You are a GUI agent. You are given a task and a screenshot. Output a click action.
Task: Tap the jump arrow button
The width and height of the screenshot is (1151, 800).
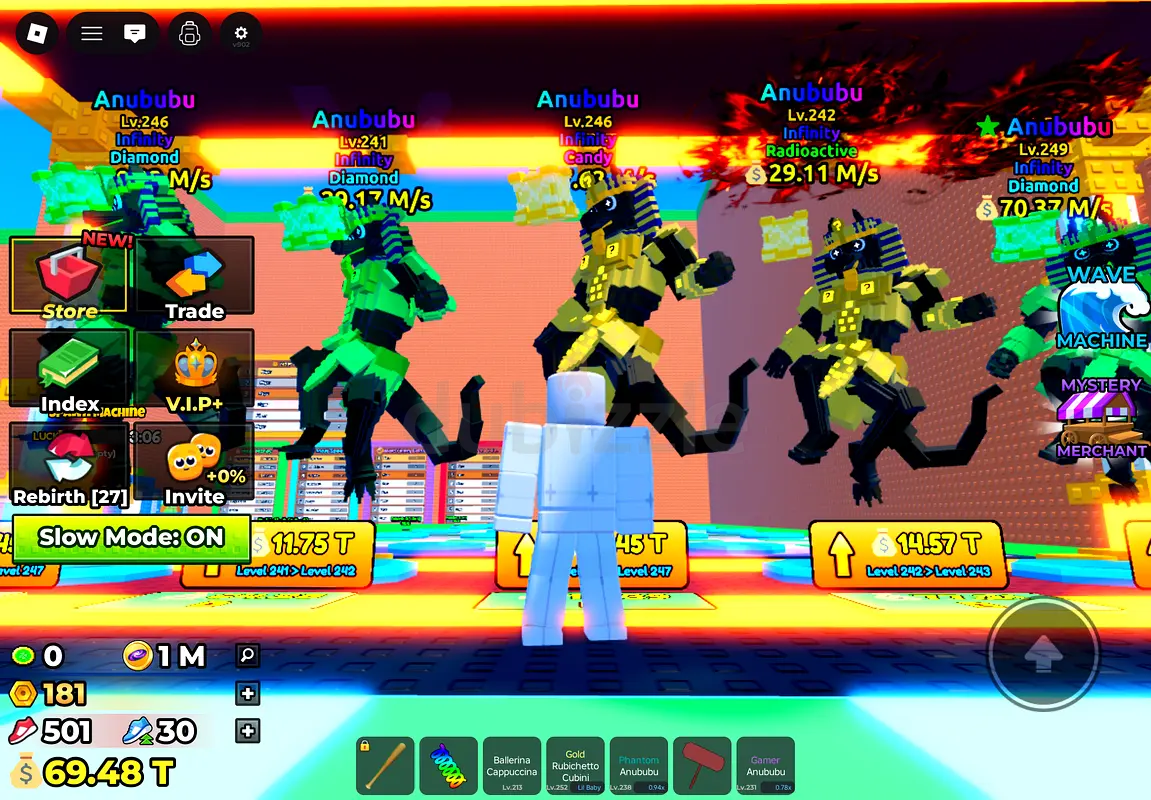(x=1044, y=653)
